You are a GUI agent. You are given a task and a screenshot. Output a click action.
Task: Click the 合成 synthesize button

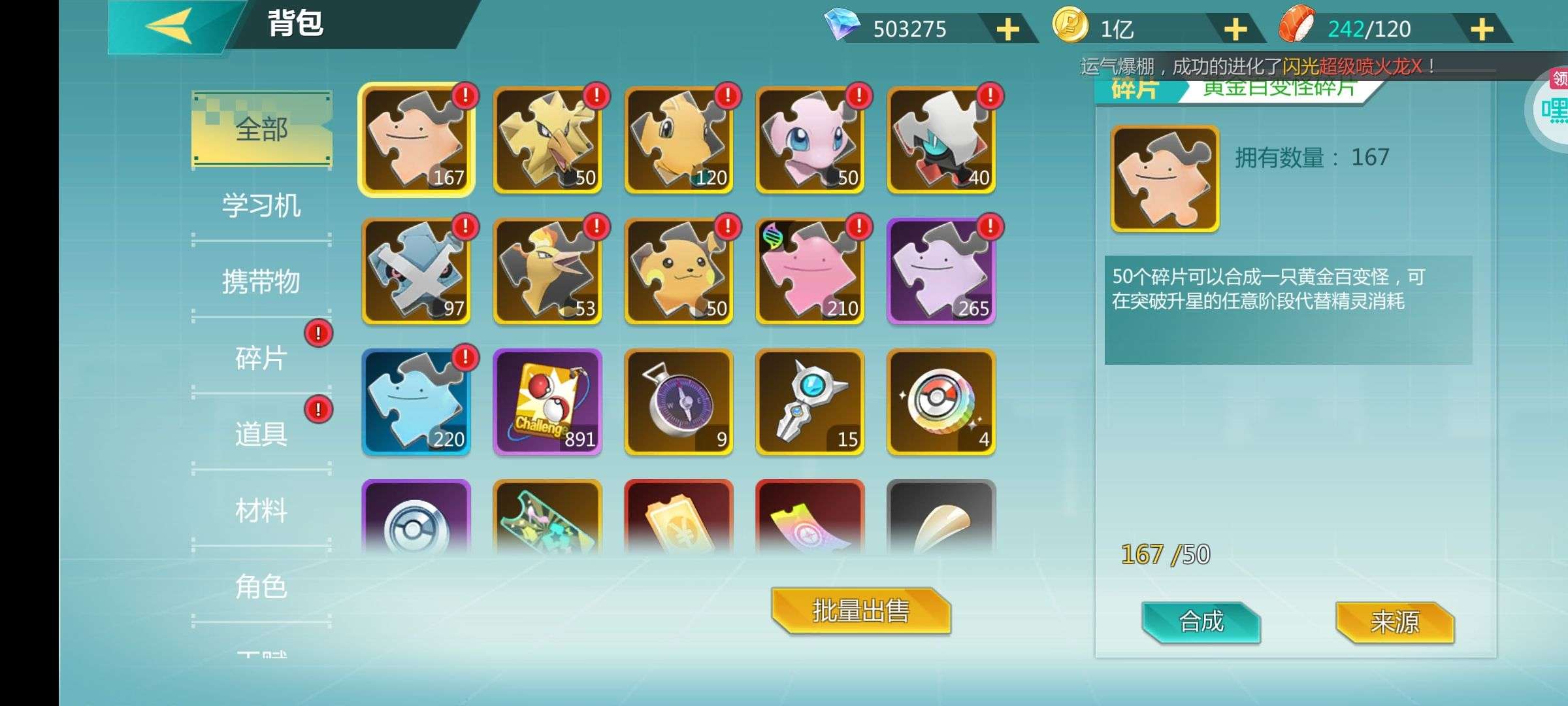pos(1201,621)
